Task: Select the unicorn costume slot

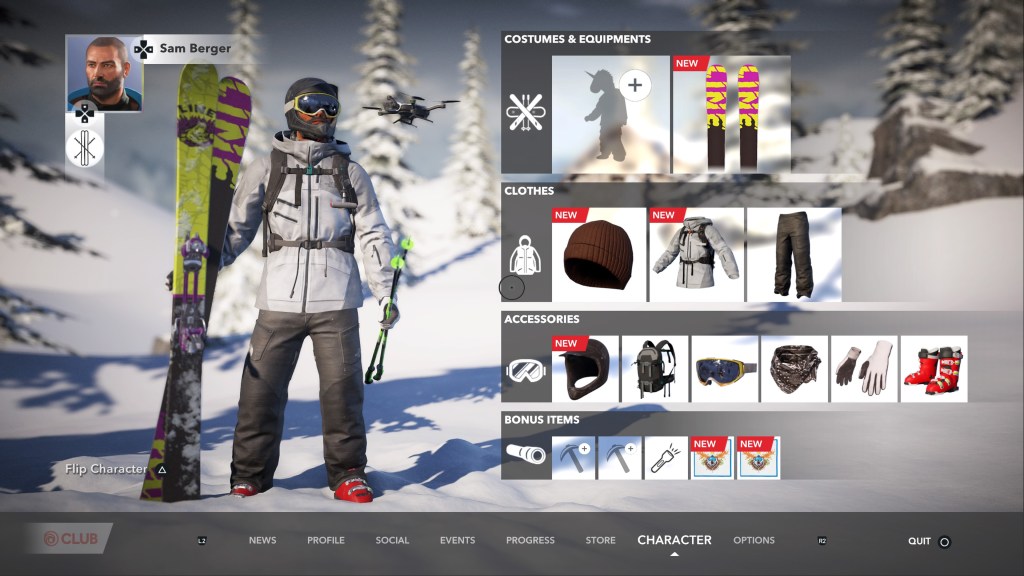Action: click(610, 114)
